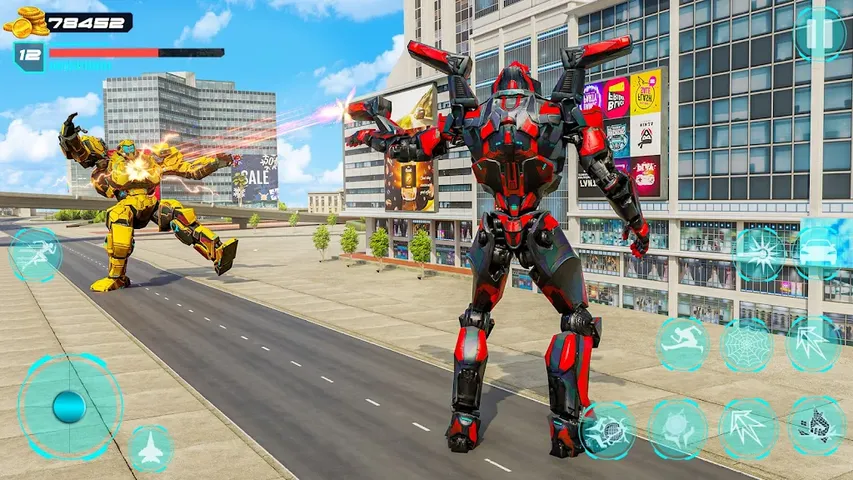Shoot the spider web ability
The height and width of the screenshot is (480, 853).
click(x=746, y=345)
